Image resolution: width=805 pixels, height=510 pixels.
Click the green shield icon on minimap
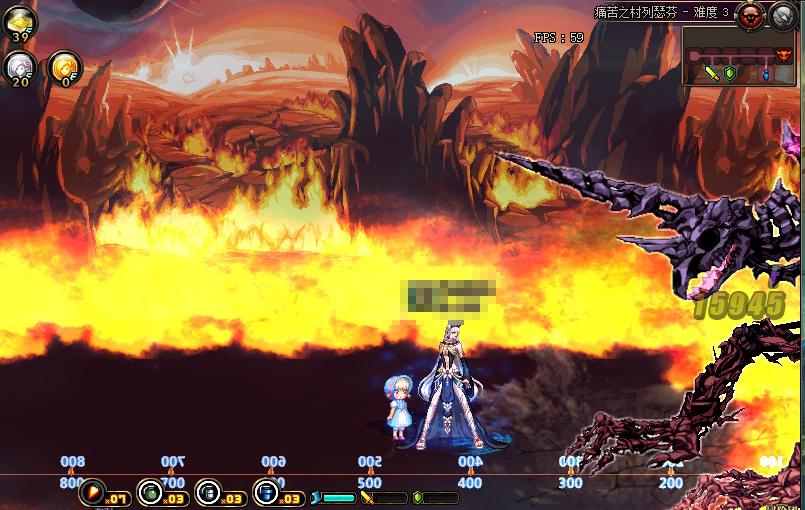(x=731, y=74)
